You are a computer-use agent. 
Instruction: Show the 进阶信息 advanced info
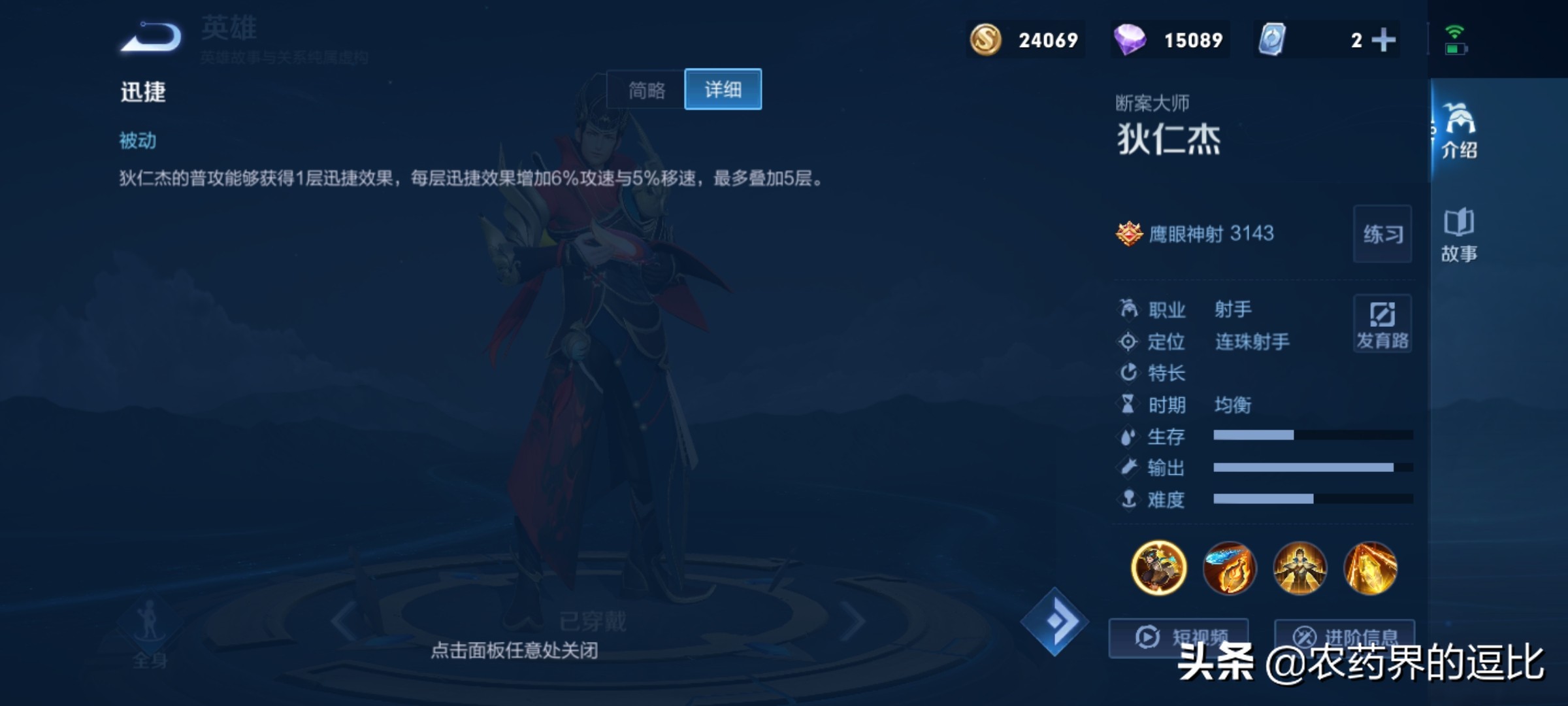pos(1345,637)
